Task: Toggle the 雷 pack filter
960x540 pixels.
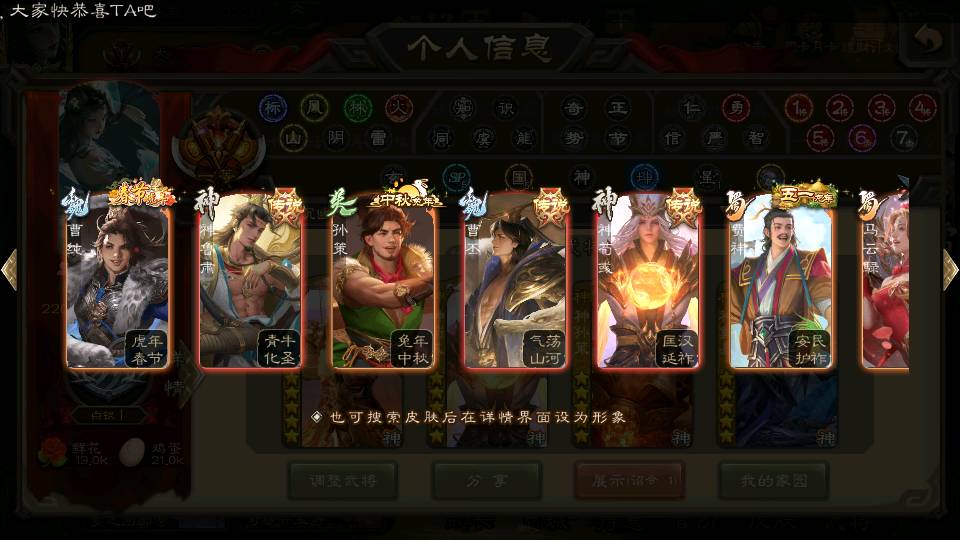Action: point(378,137)
